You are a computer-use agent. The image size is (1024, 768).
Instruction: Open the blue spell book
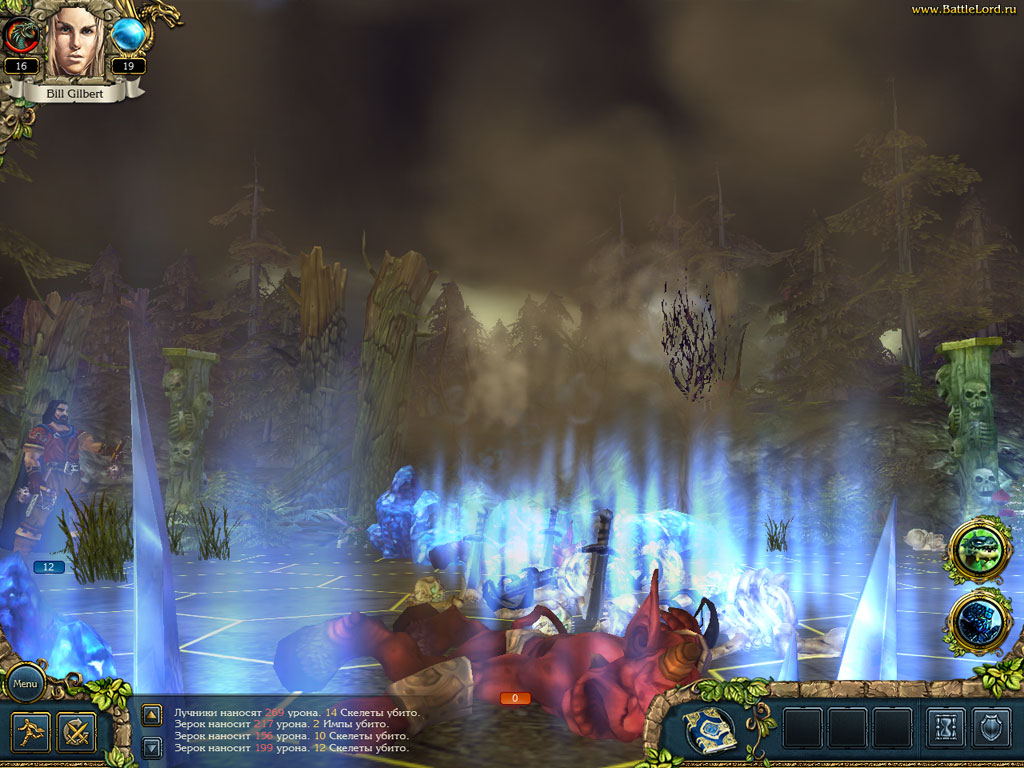coord(711,728)
